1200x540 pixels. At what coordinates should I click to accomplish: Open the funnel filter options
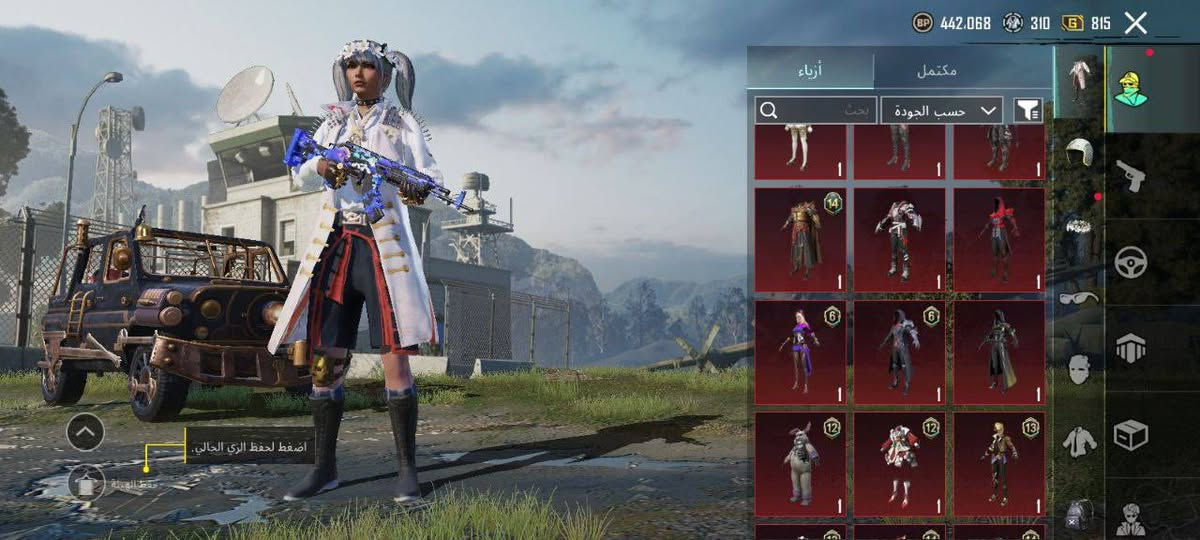(x=1027, y=110)
